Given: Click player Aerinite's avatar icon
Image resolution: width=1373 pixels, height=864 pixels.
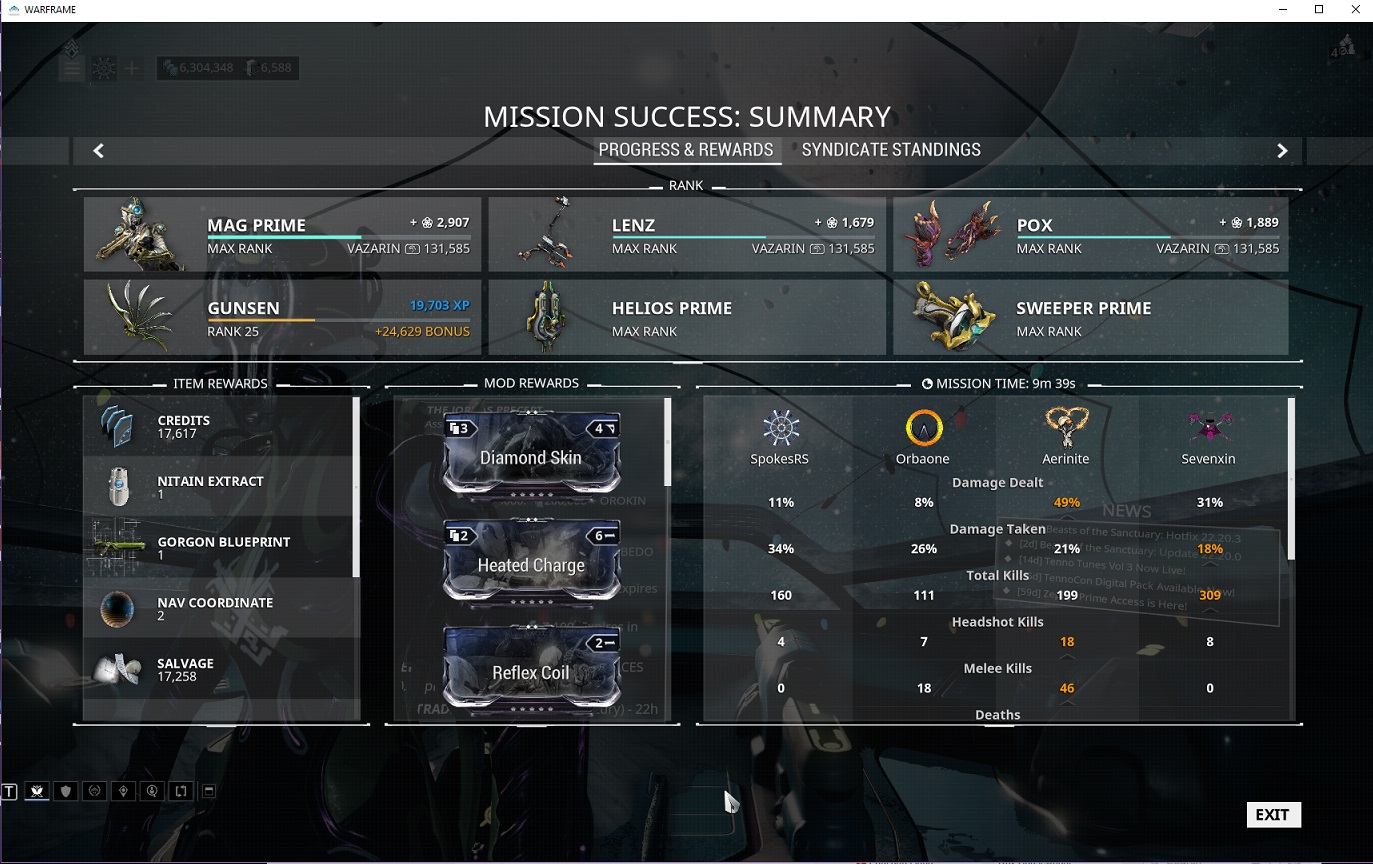Looking at the screenshot, I should tap(1066, 428).
